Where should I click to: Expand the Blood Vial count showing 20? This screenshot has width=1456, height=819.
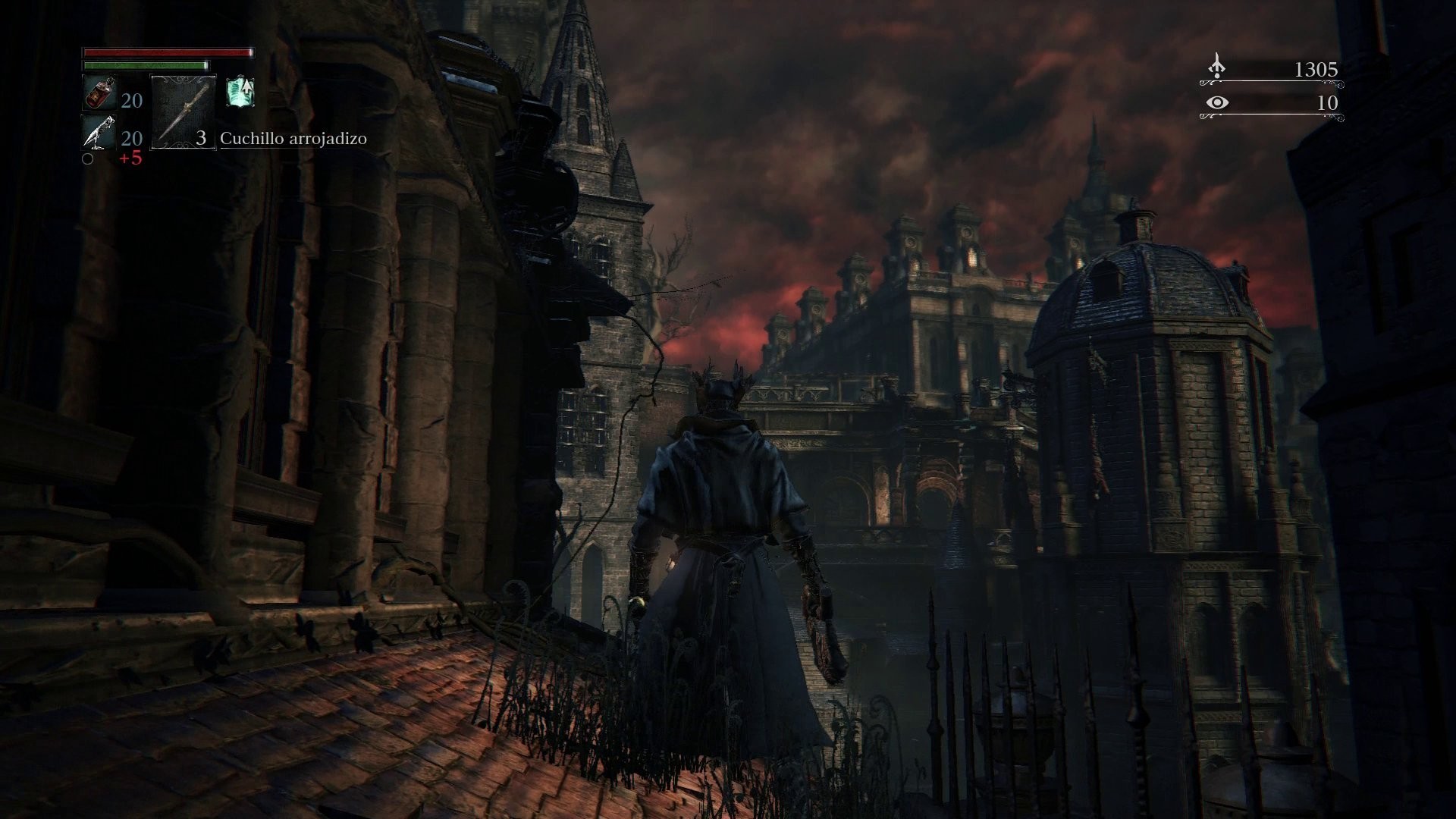[130, 101]
